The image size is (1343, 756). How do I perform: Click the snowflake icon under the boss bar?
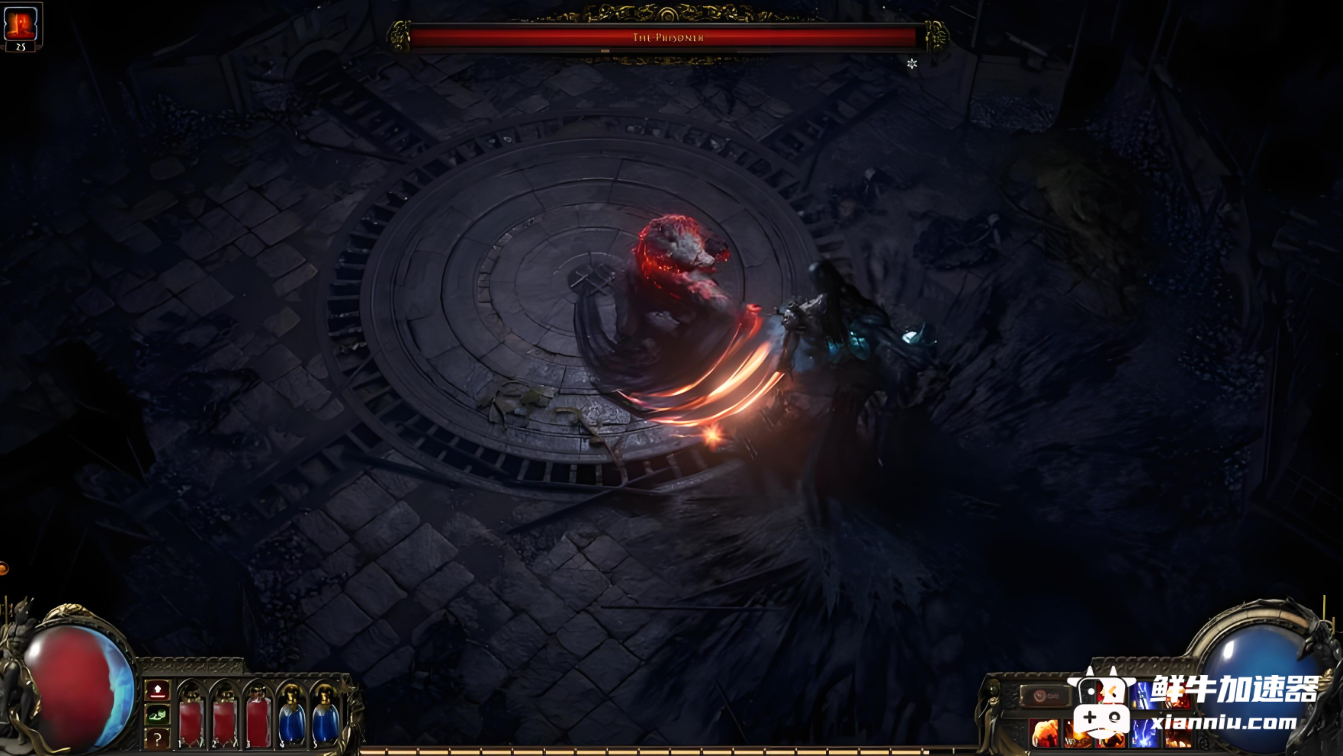(912, 64)
